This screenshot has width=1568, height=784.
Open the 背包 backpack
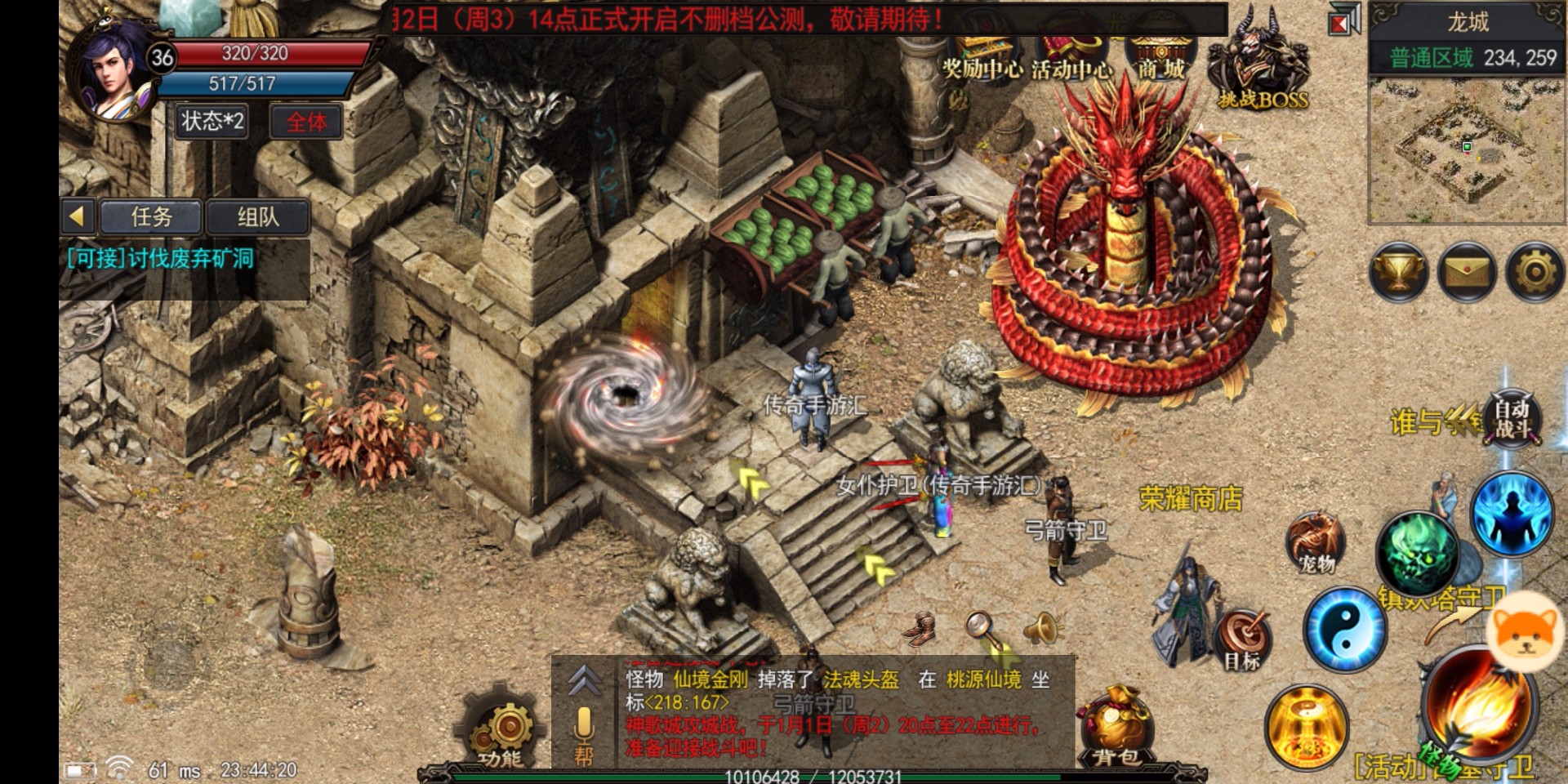[x=1116, y=728]
